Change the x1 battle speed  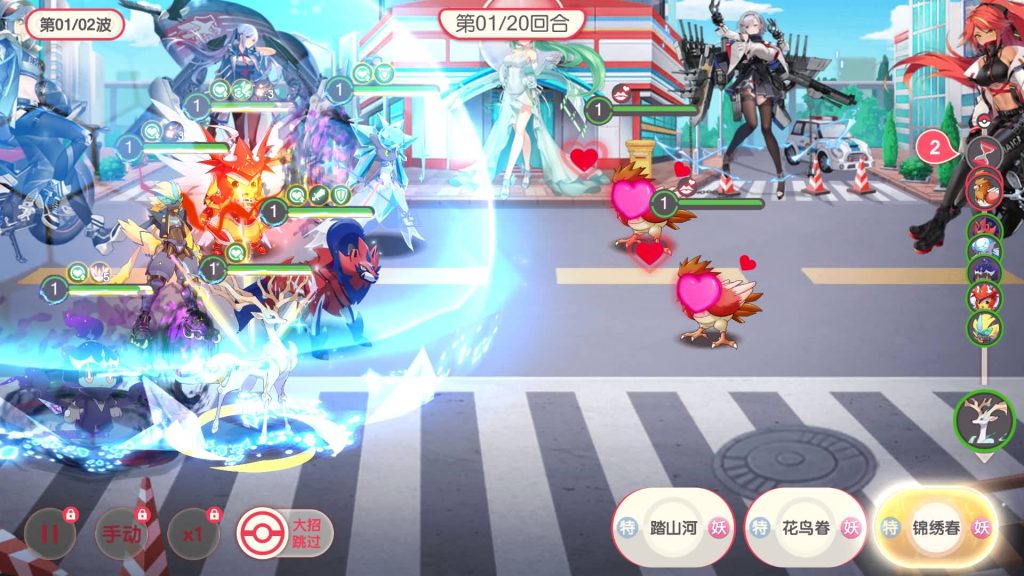[x=193, y=533]
